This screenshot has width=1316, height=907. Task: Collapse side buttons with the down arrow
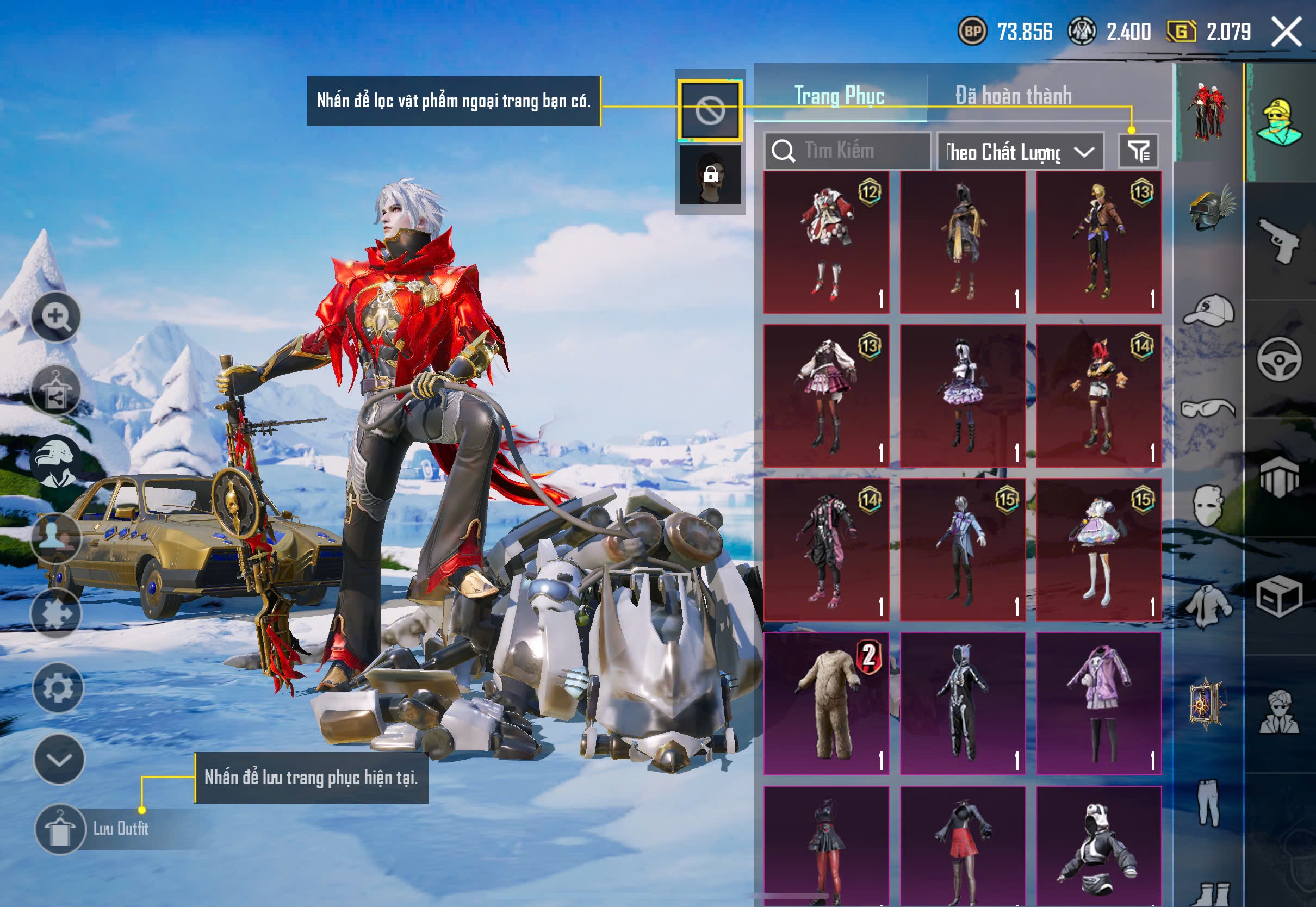coord(59,759)
